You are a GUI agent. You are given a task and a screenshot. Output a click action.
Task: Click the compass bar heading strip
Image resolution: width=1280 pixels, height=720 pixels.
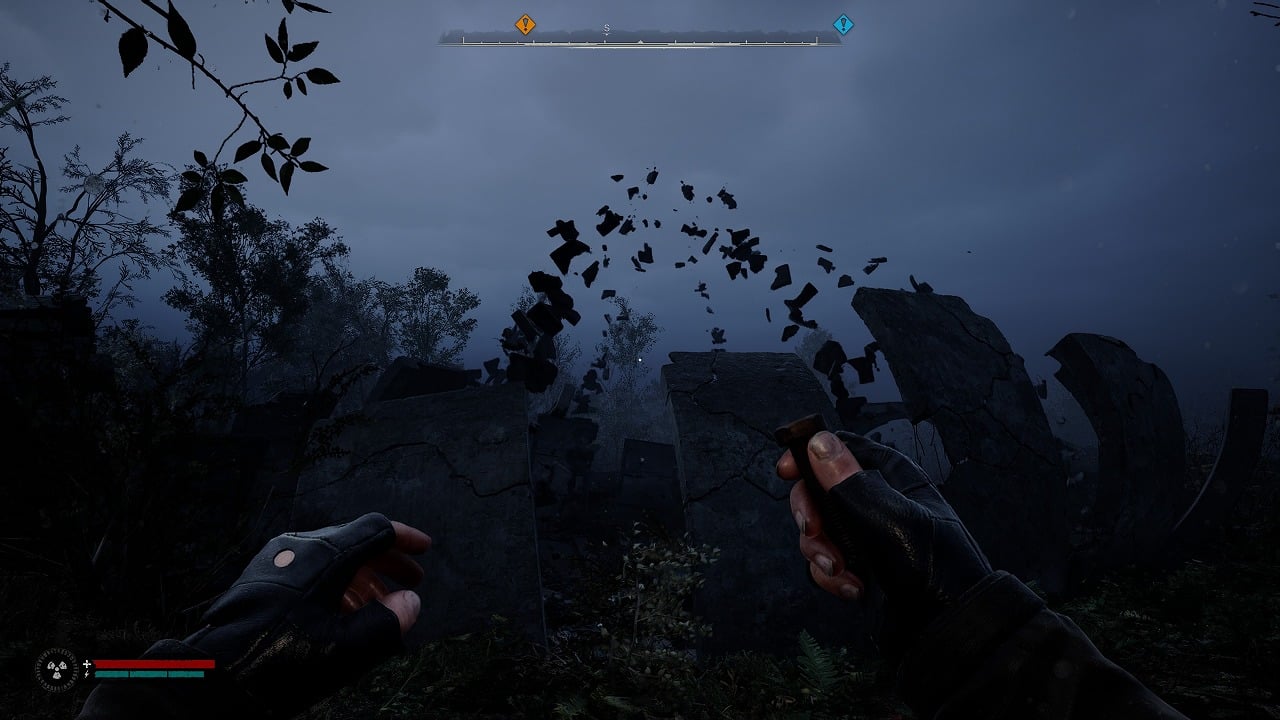point(640,40)
